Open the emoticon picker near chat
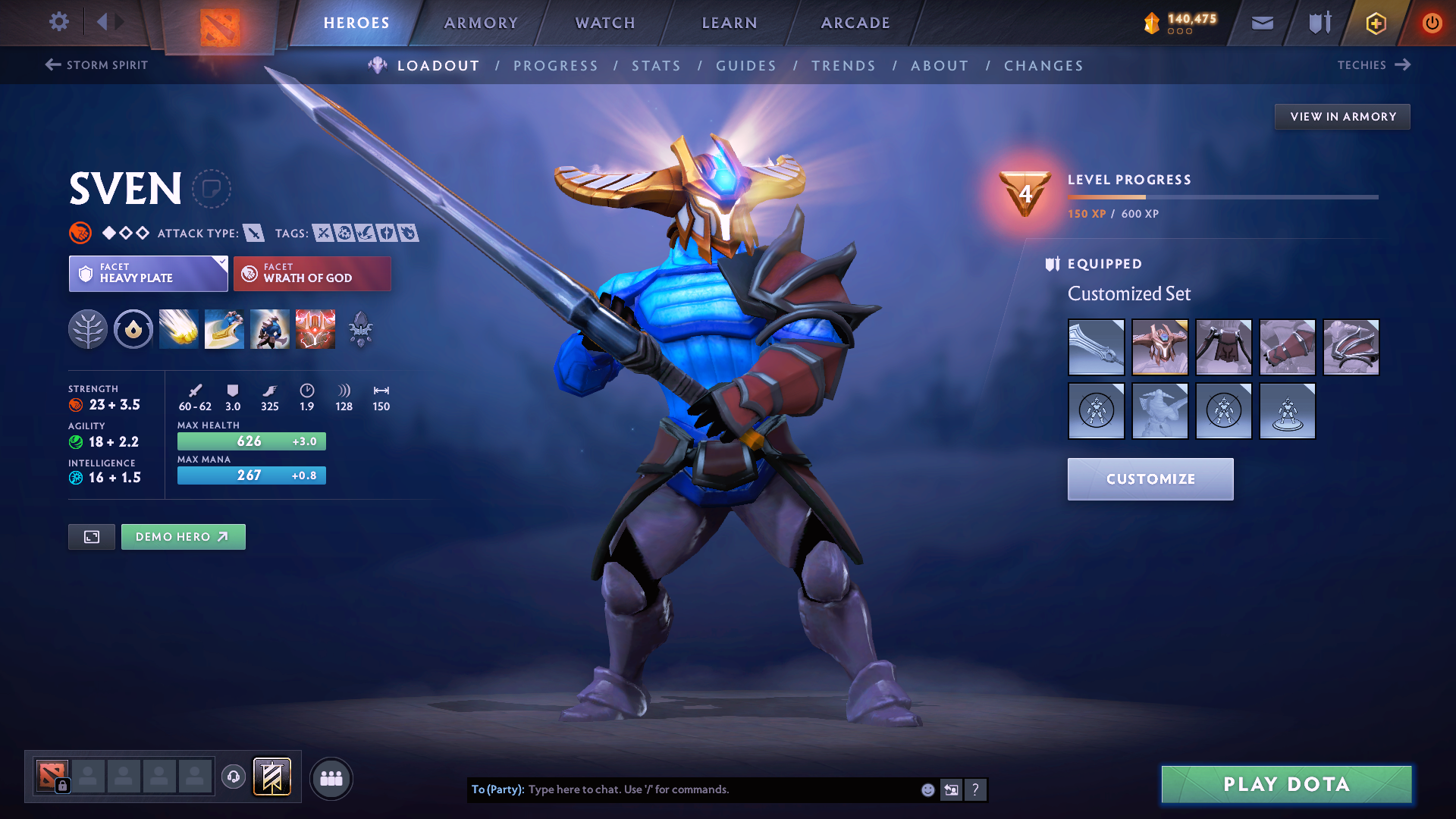This screenshot has height=819, width=1456. click(927, 789)
